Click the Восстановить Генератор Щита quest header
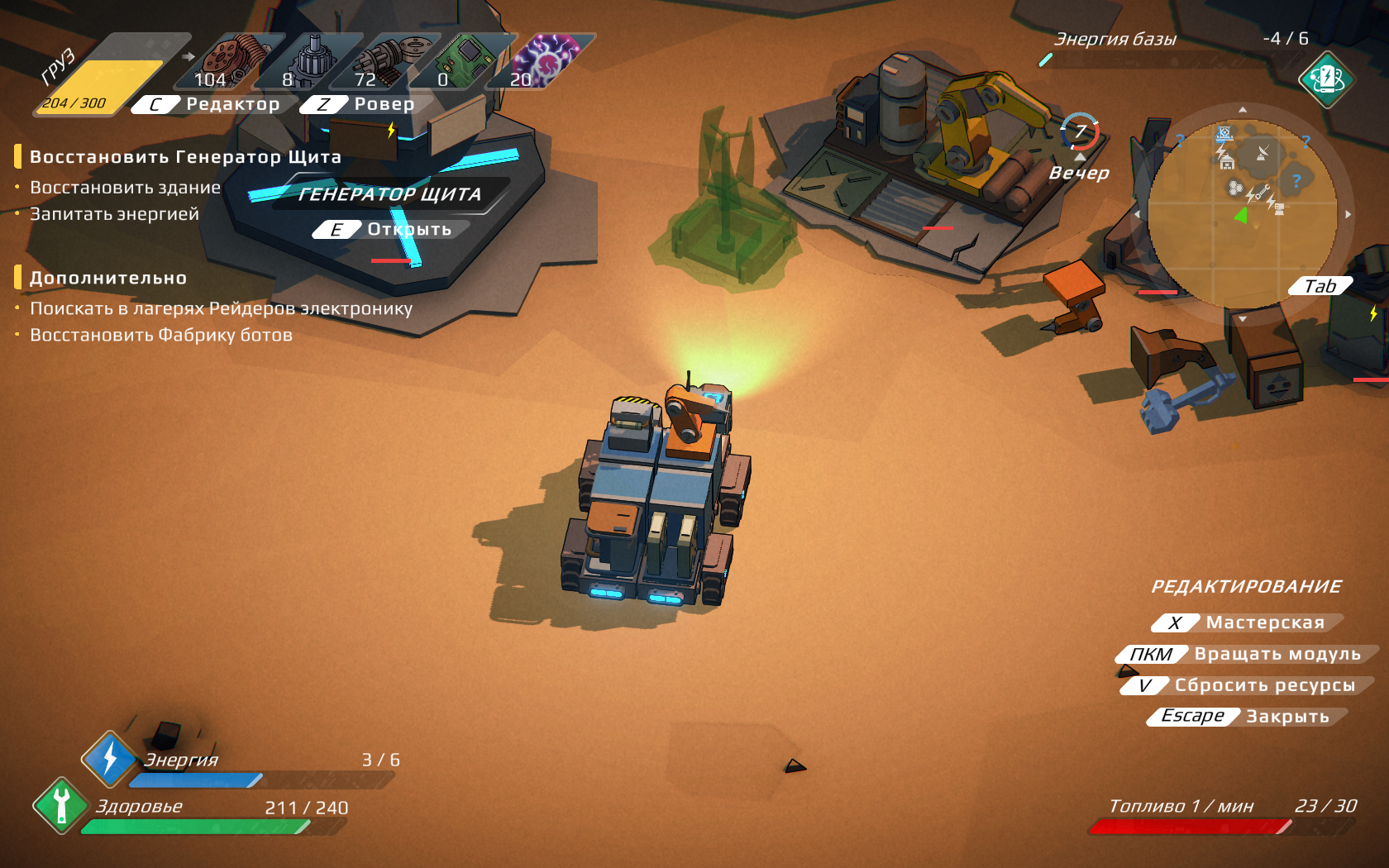Image resolution: width=1389 pixels, height=868 pixels. 185,157
